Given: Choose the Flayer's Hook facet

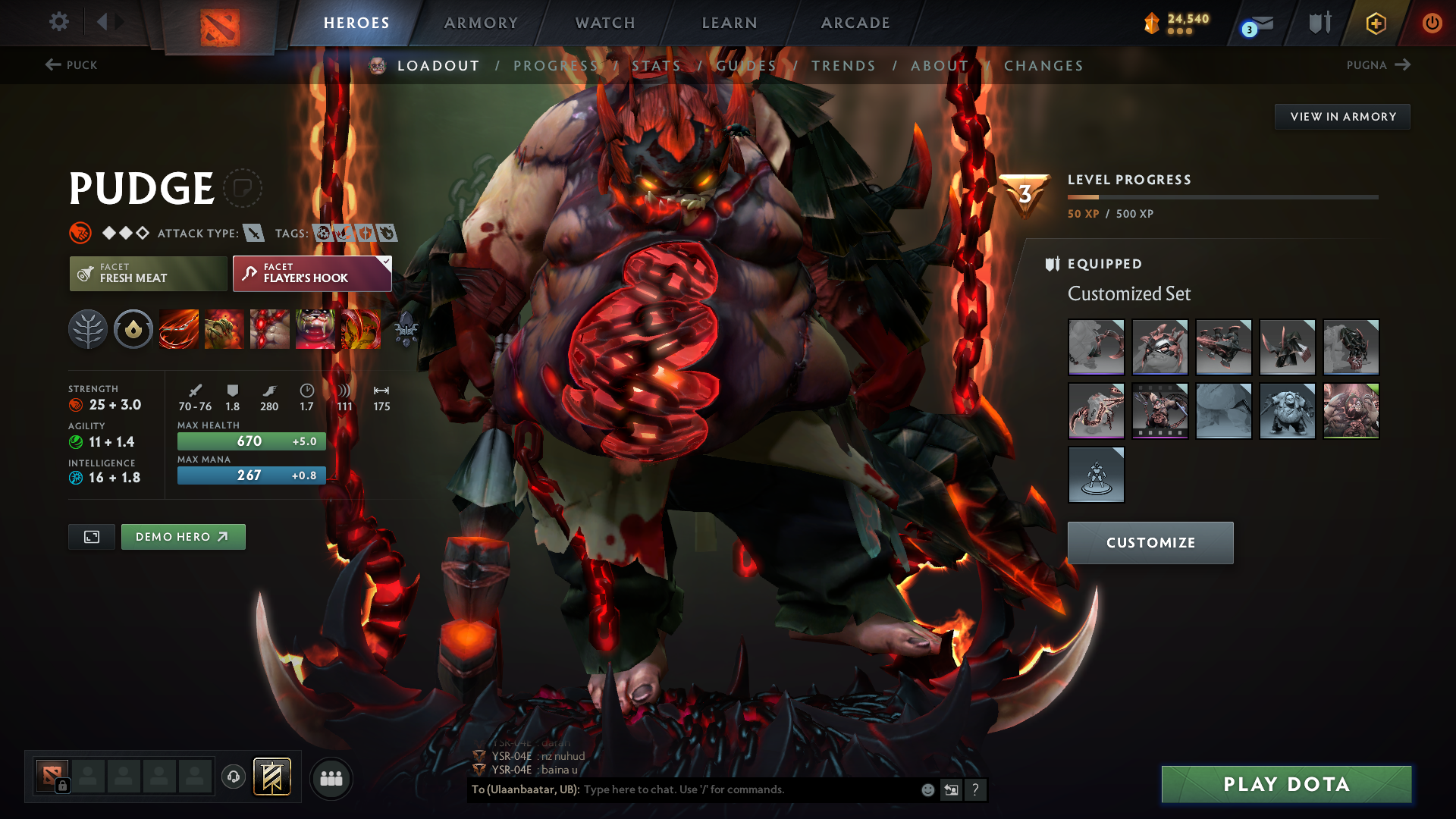Looking at the screenshot, I should (x=312, y=274).
